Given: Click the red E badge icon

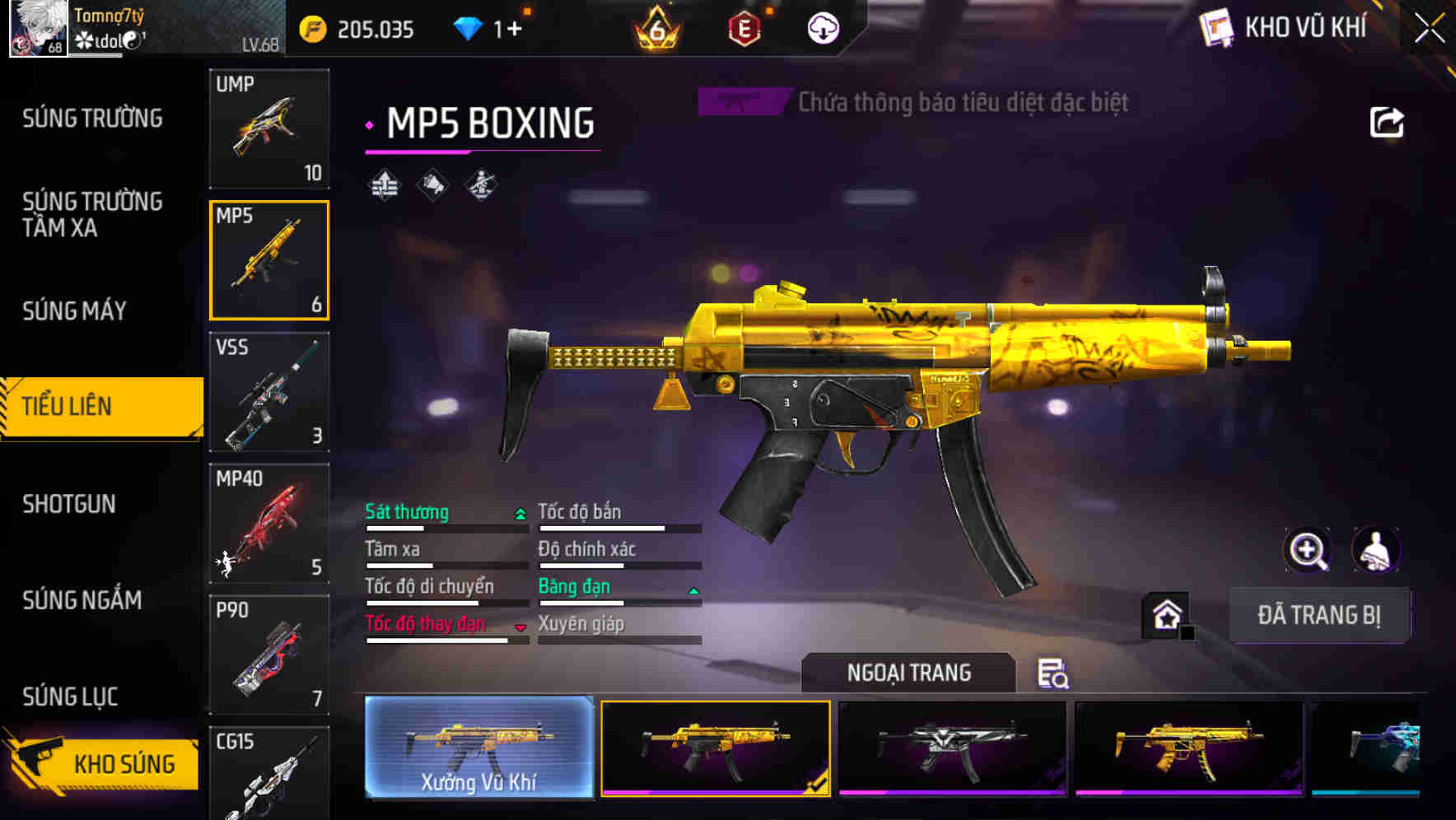Looking at the screenshot, I should tap(745, 27).
